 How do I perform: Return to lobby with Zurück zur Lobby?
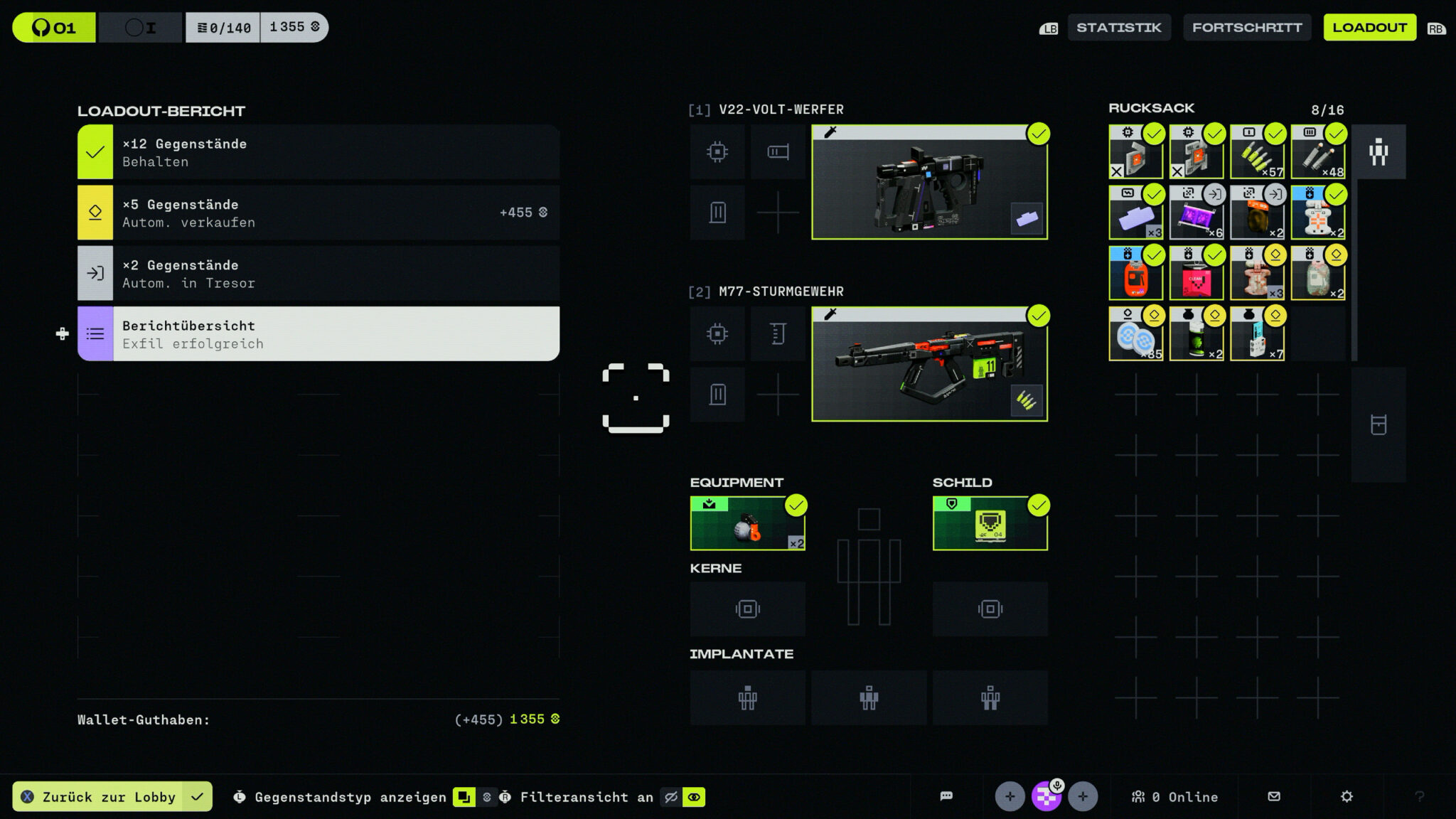108,797
